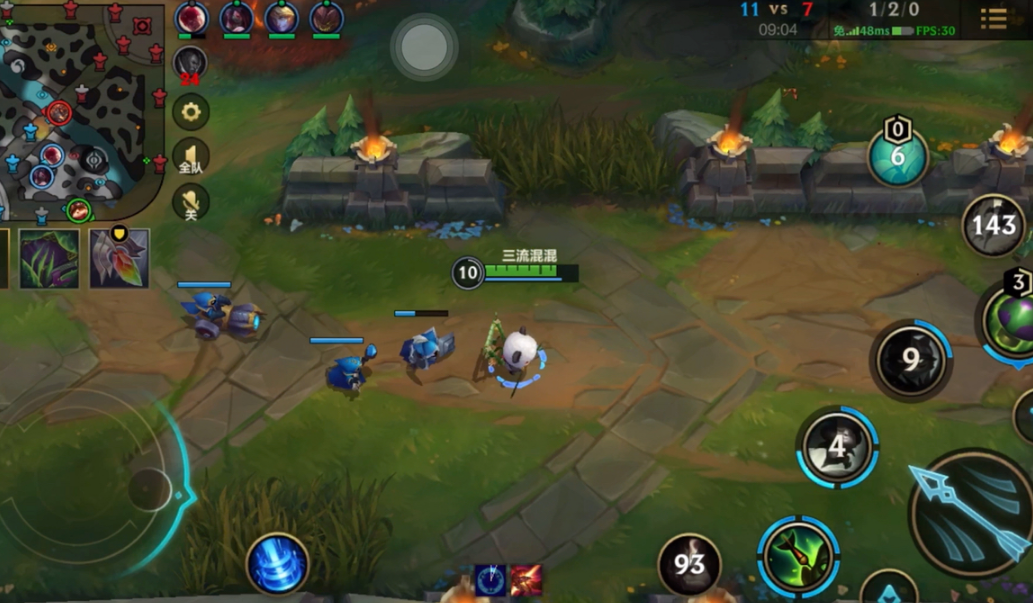Open the hamburger menu at top right
The width and height of the screenshot is (1033, 603).
(x=994, y=18)
